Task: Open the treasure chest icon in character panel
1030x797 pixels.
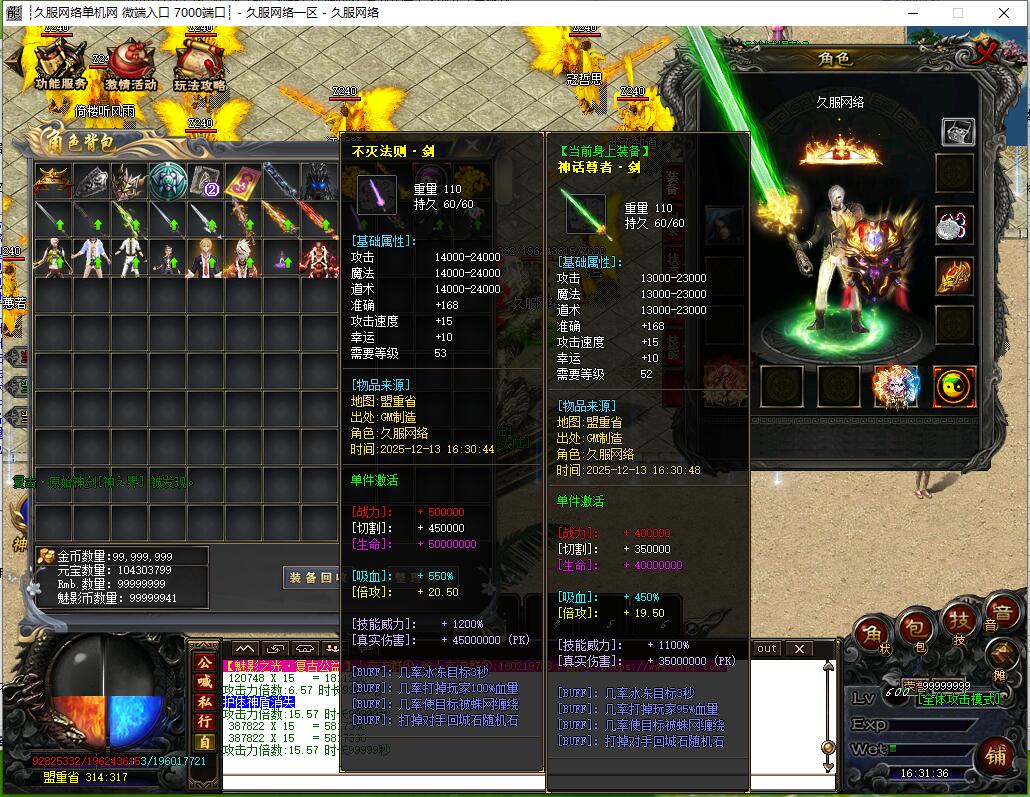Action: (x=958, y=131)
